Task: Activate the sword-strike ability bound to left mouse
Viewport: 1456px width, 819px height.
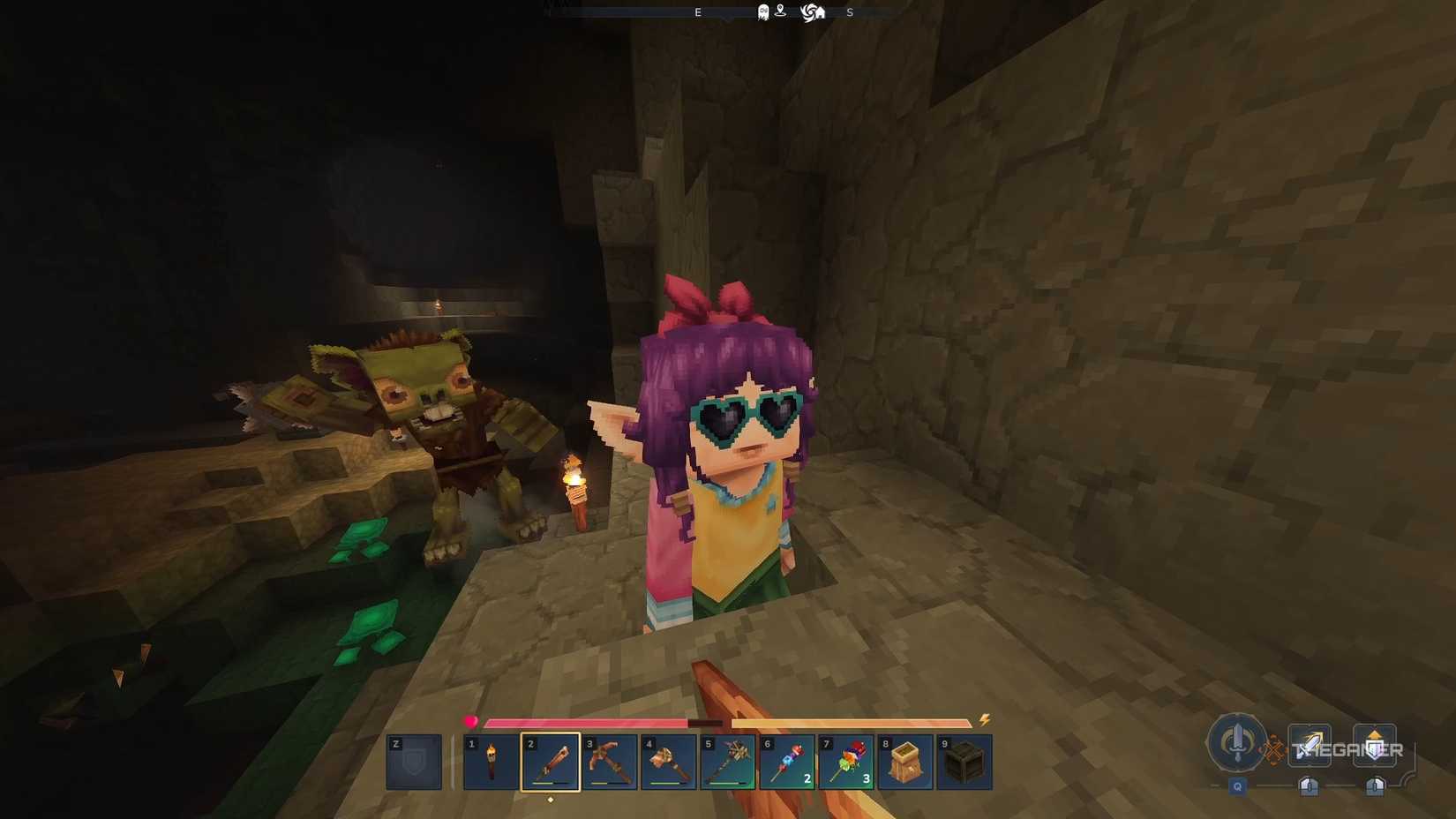Action: tap(1310, 744)
